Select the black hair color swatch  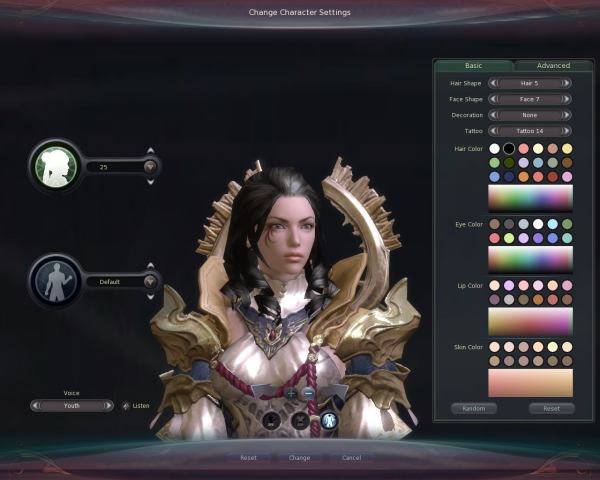(x=509, y=149)
